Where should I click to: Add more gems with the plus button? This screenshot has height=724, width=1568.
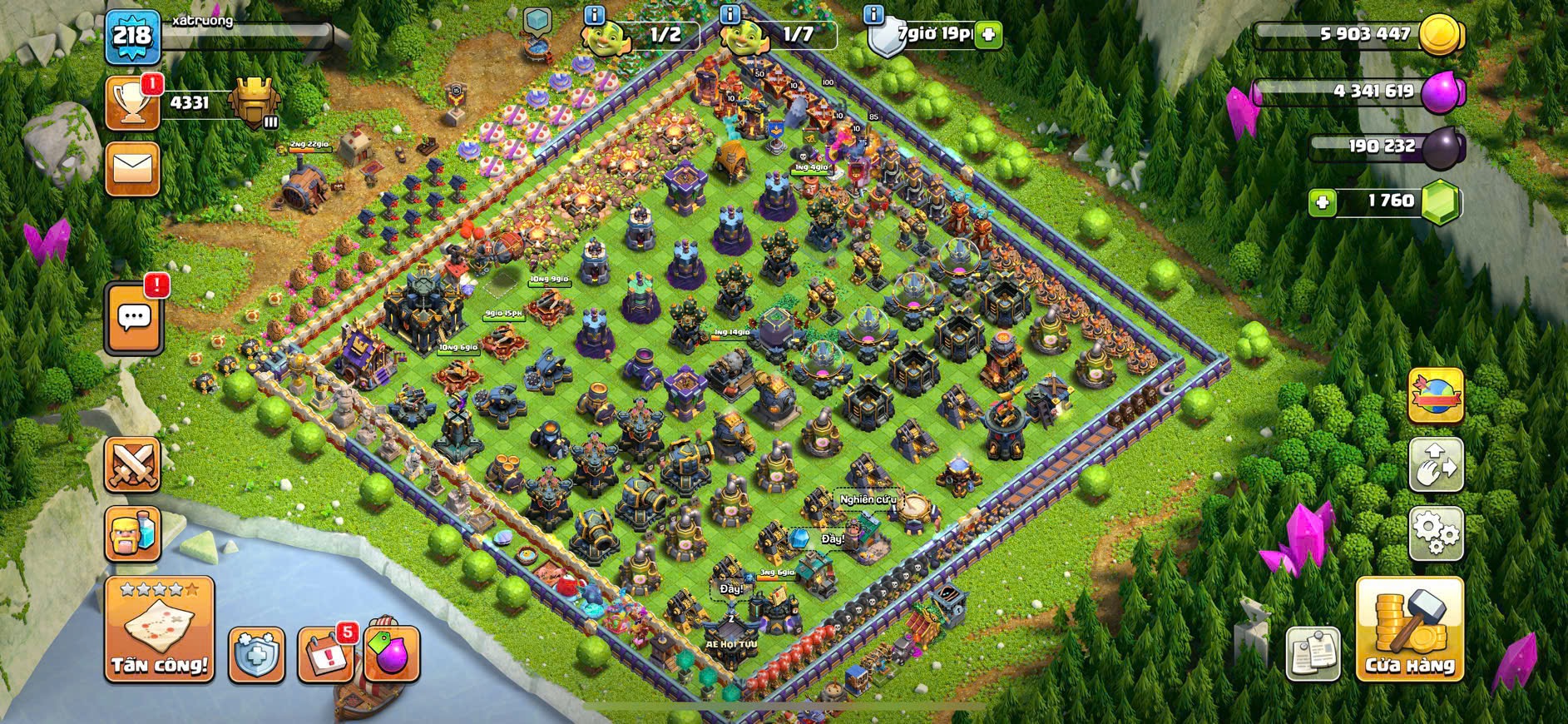(x=1322, y=202)
